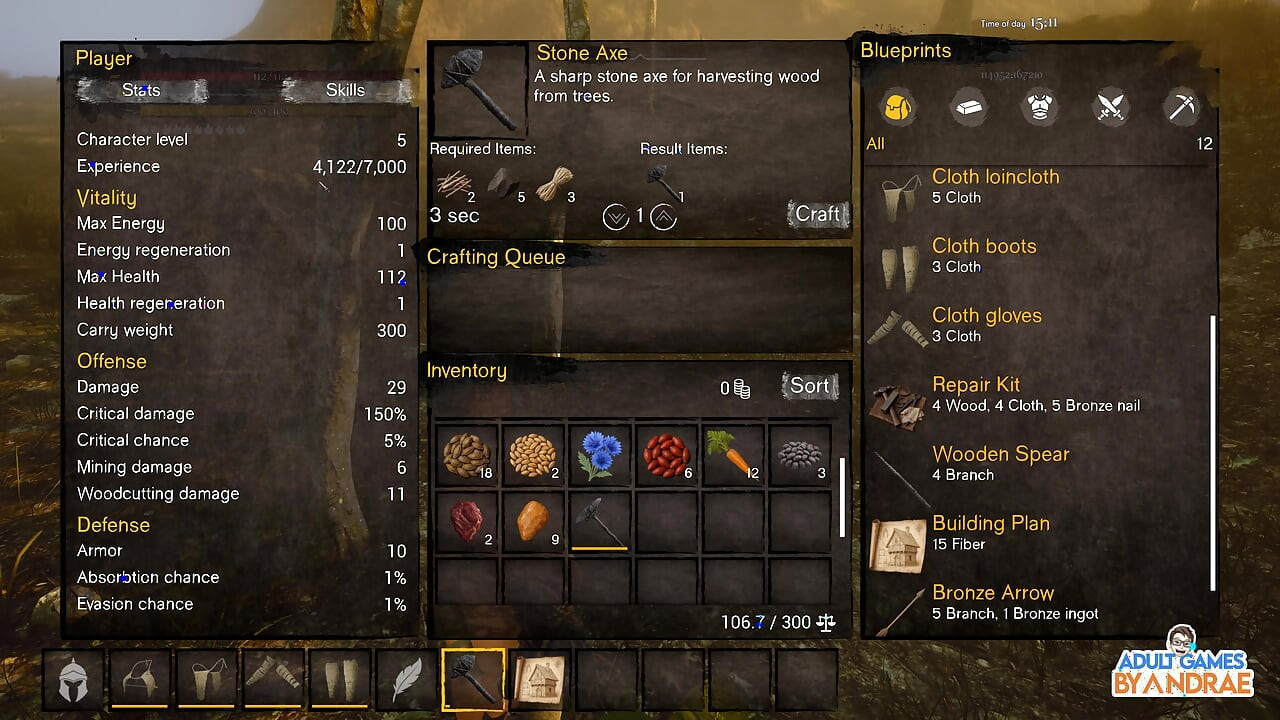Select the carrot inventory slot
Screen dimensions: 1280x720
click(733, 455)
